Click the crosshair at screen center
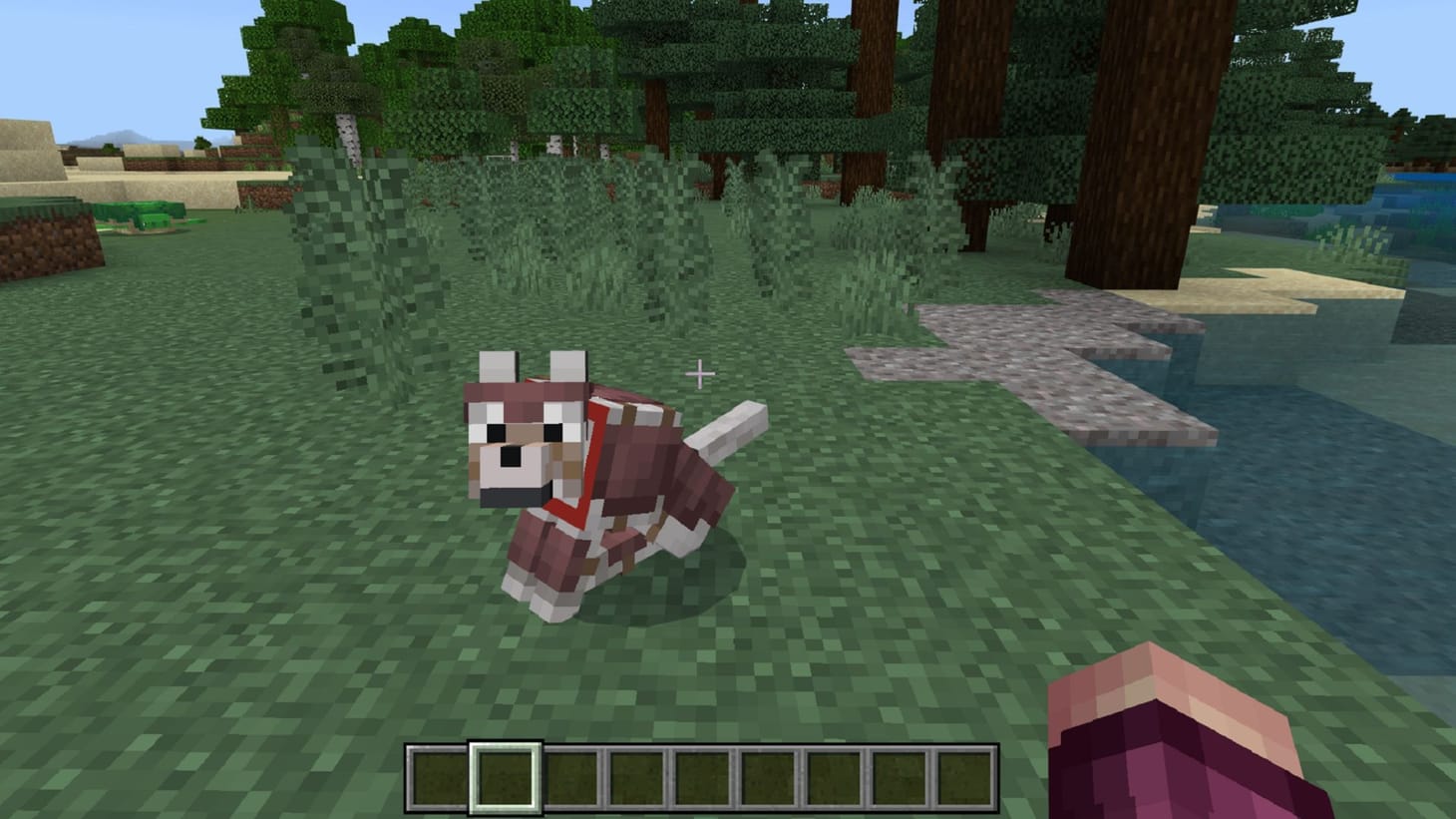1456x819 pixels. pos(699,373)
